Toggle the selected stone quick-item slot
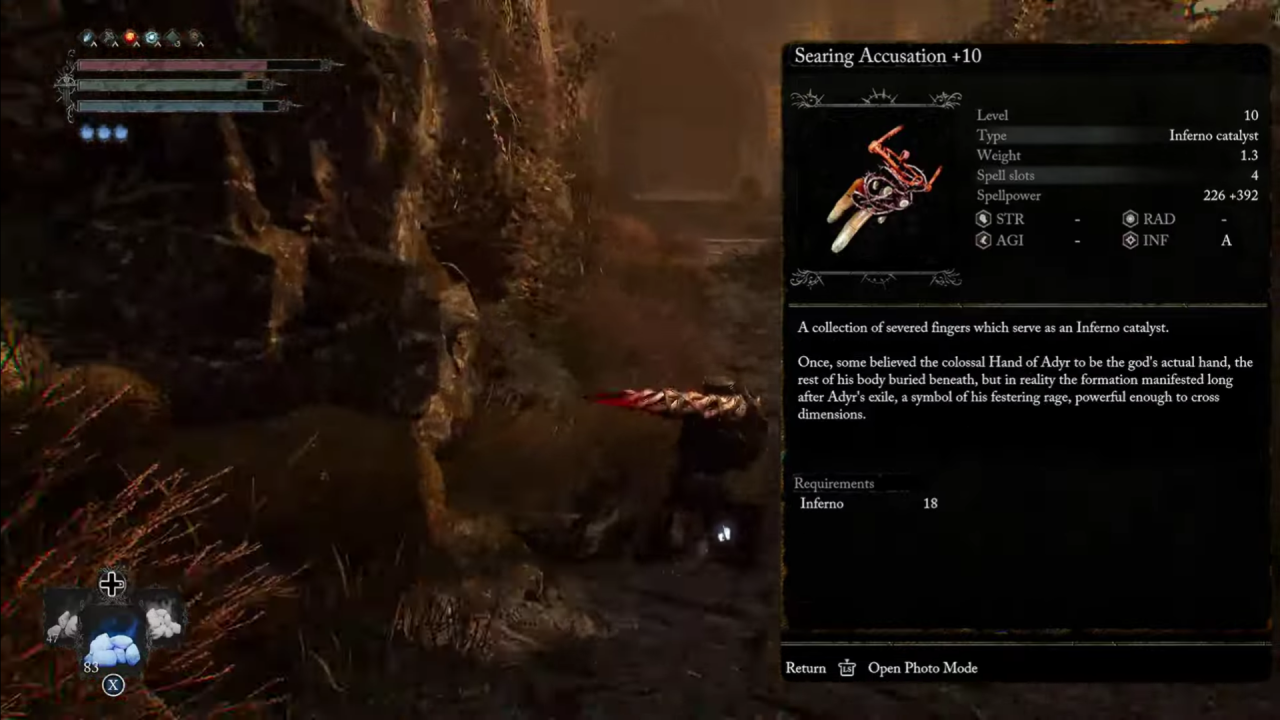The image size is (1280, 720). (113, 640)
